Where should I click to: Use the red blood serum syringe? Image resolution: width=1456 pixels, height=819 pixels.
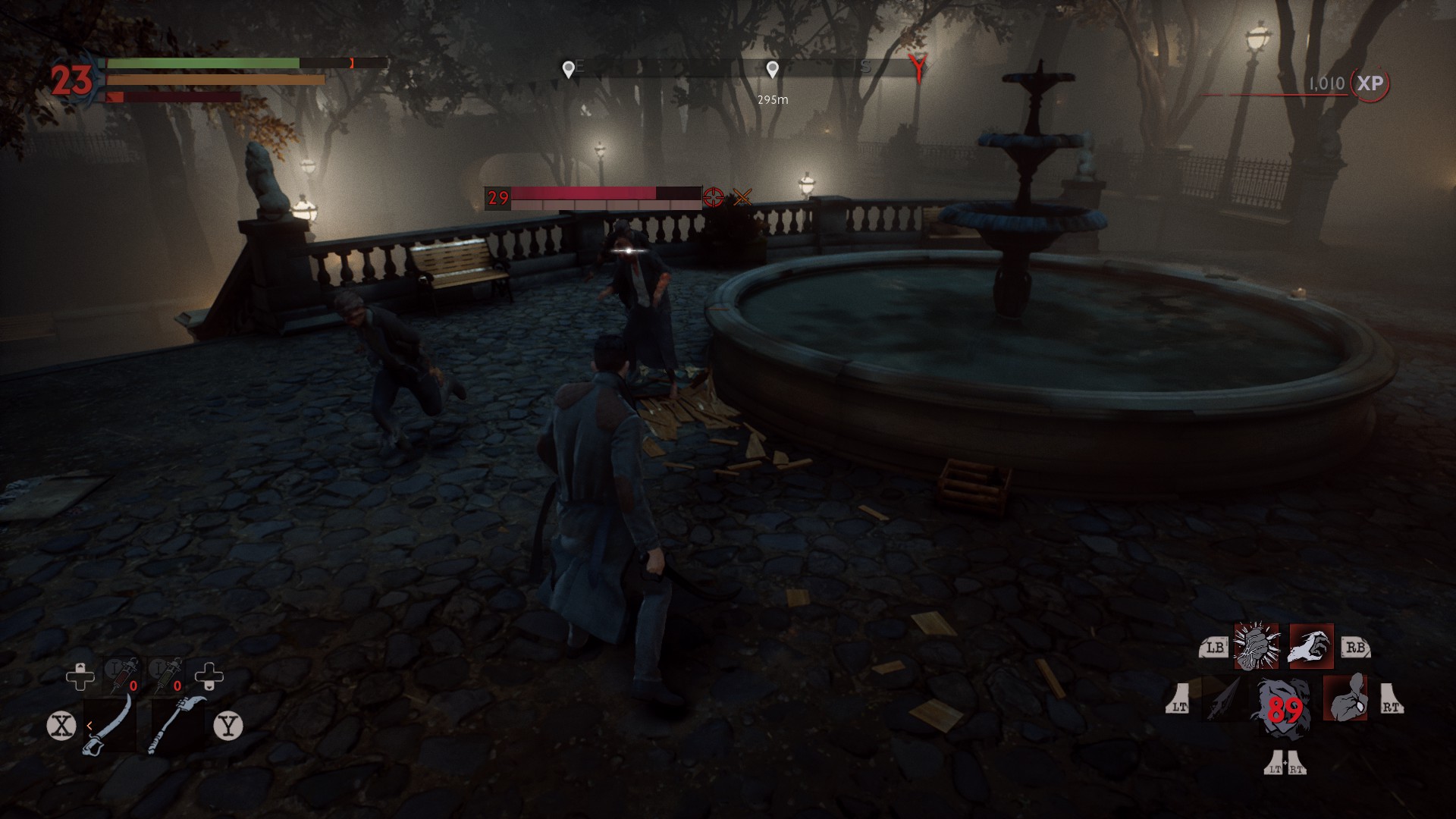[x=122, y=674]
